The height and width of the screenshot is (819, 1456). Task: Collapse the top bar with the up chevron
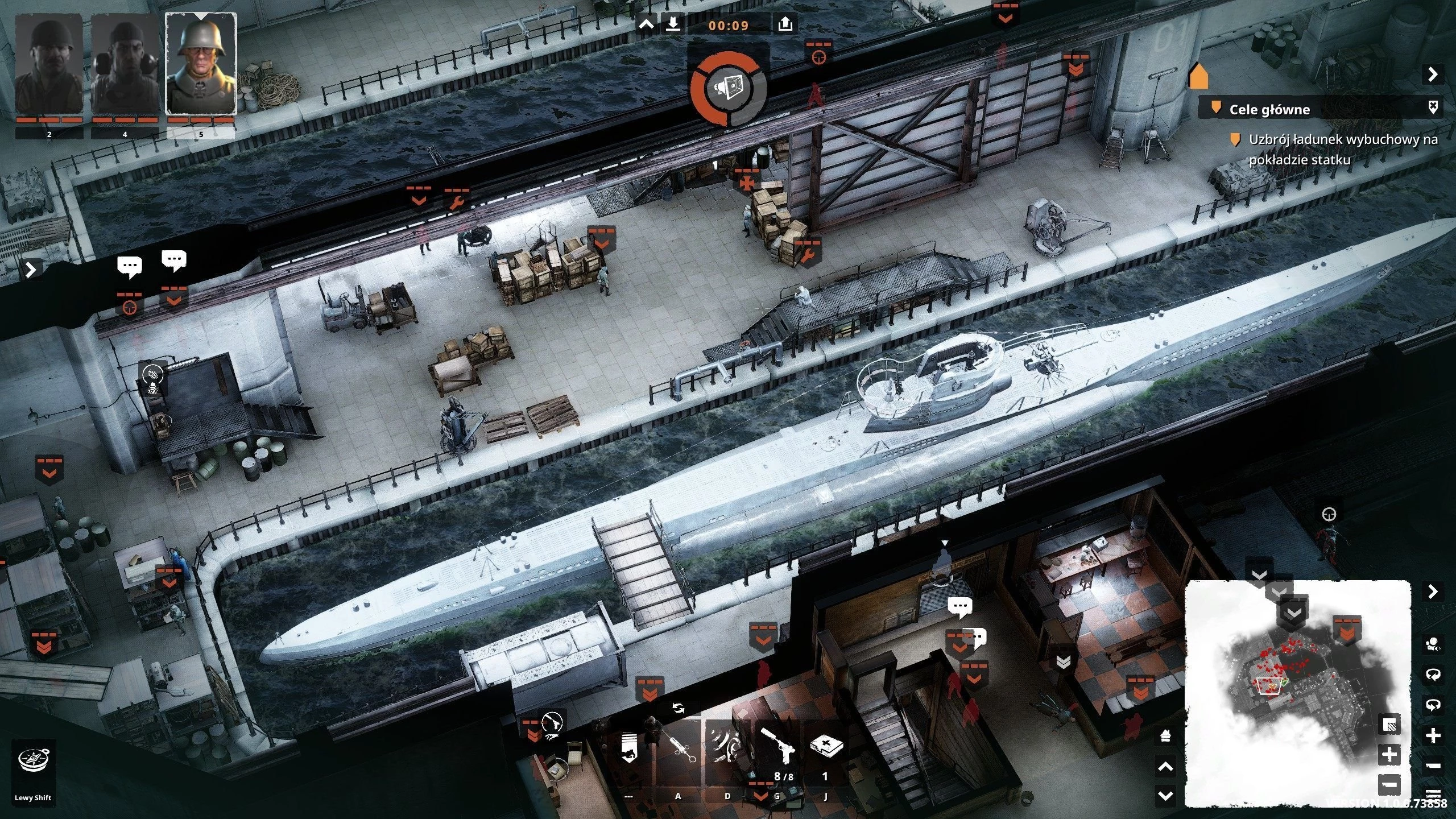point(647,24)
